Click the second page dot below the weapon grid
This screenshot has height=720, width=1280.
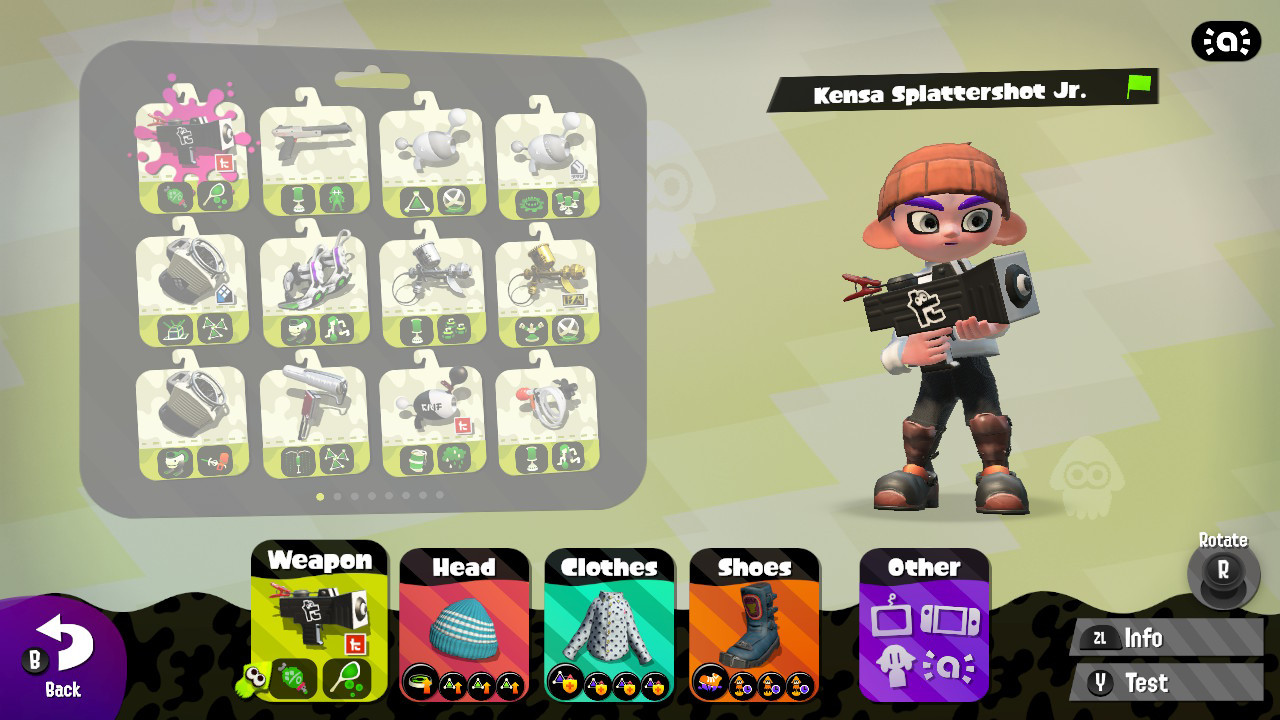(x=335, y=494)
